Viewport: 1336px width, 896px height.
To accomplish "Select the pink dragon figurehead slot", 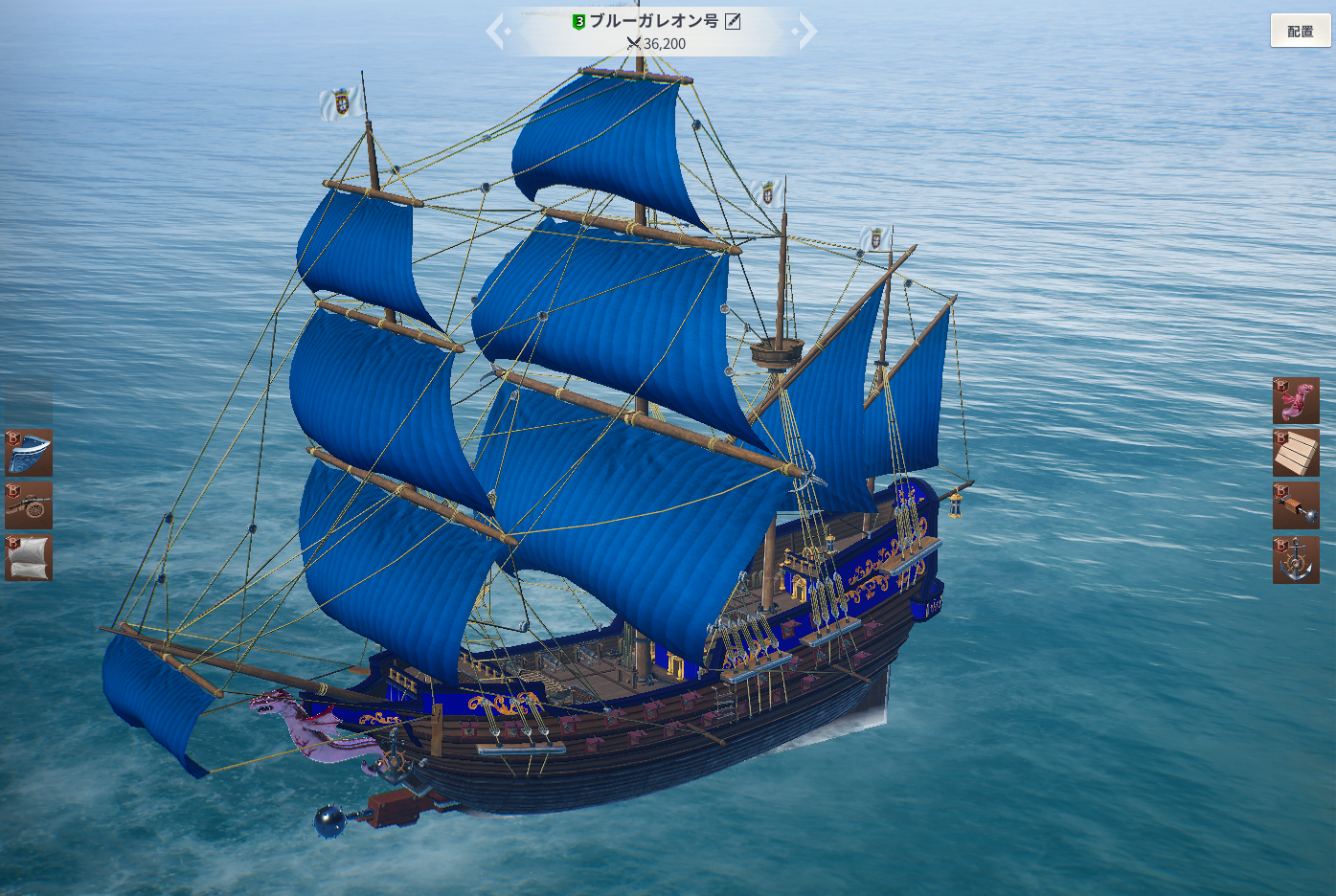I will (1296, 400).
